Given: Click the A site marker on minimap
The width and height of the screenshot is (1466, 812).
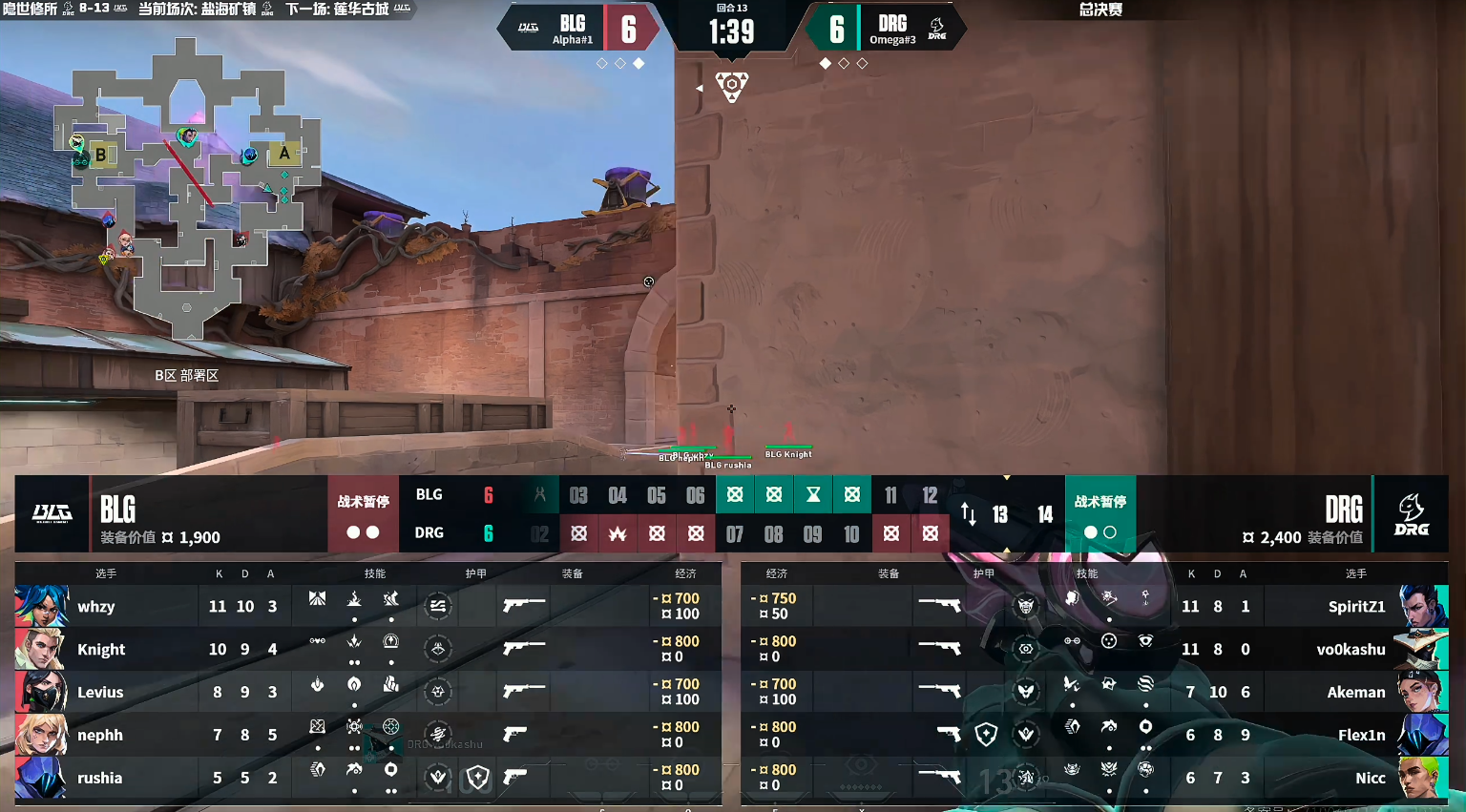Looking at the screenshot, I should (x=284, y=153).
